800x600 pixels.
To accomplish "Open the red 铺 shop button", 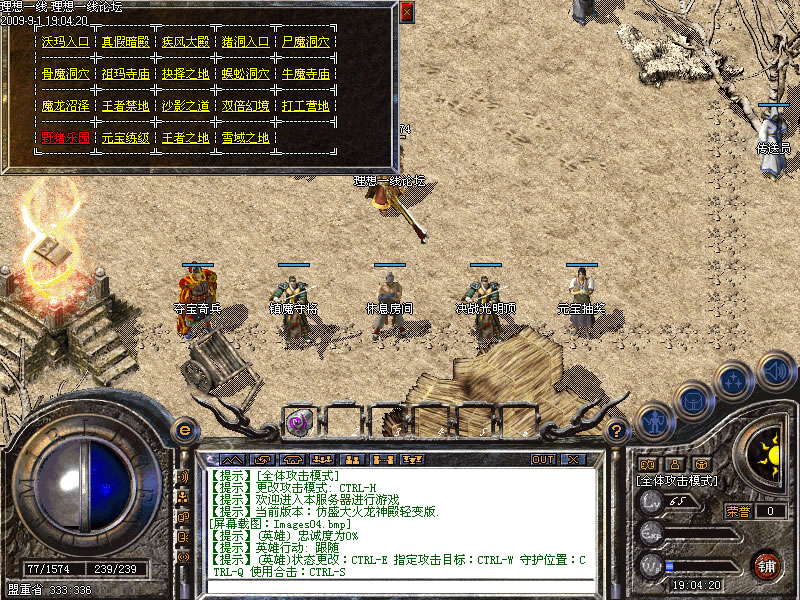I will (767, 565).
